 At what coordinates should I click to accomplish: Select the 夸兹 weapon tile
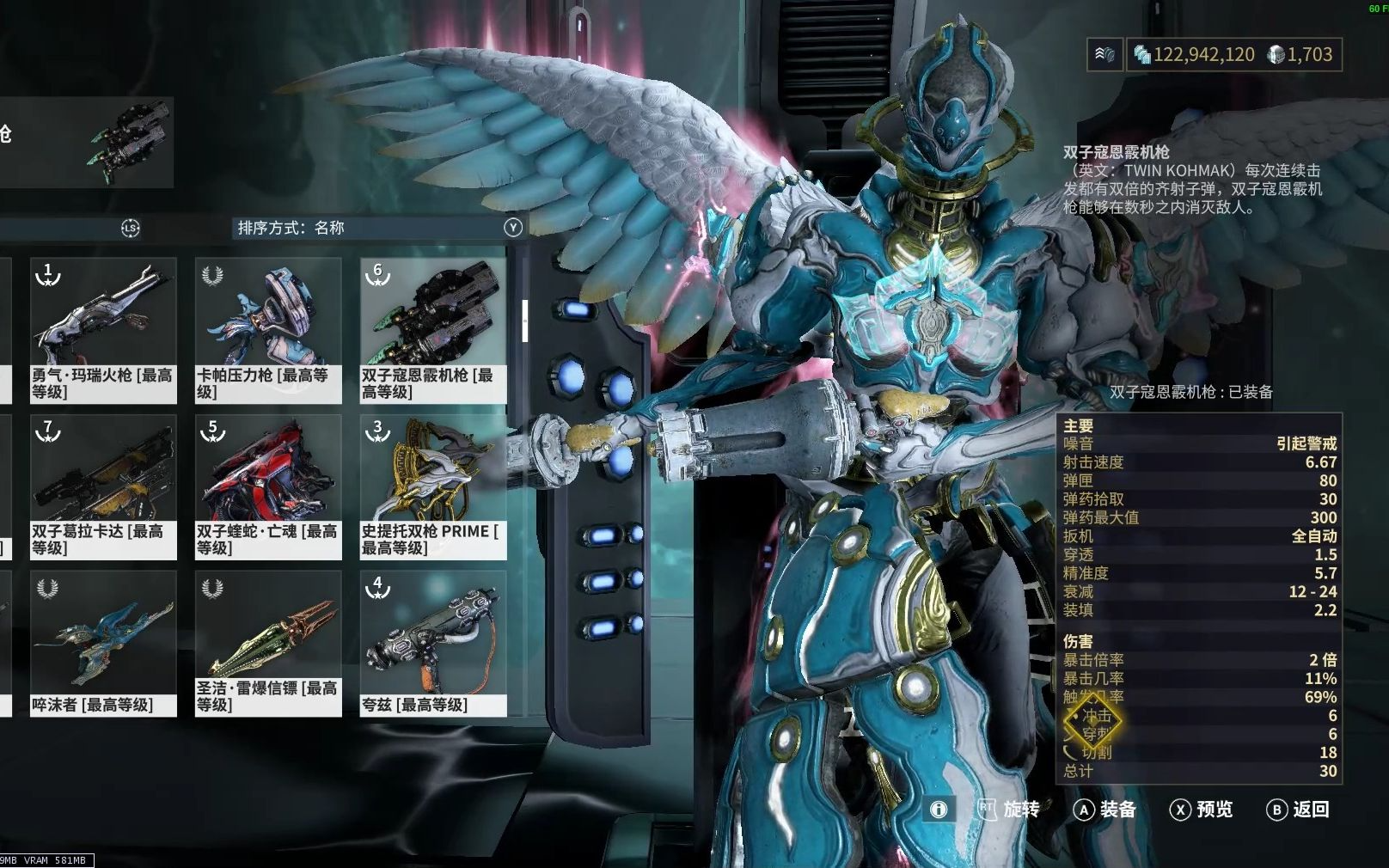[433, 643]
